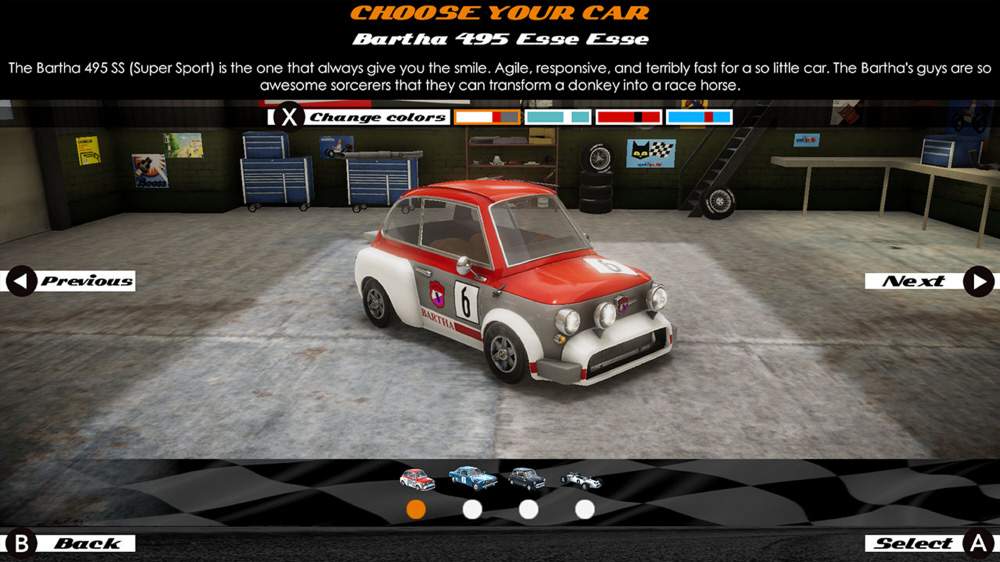Click the orange selected car indicator dot
This screenshot has width=1000, height=562.
click(x=416, y=510)
